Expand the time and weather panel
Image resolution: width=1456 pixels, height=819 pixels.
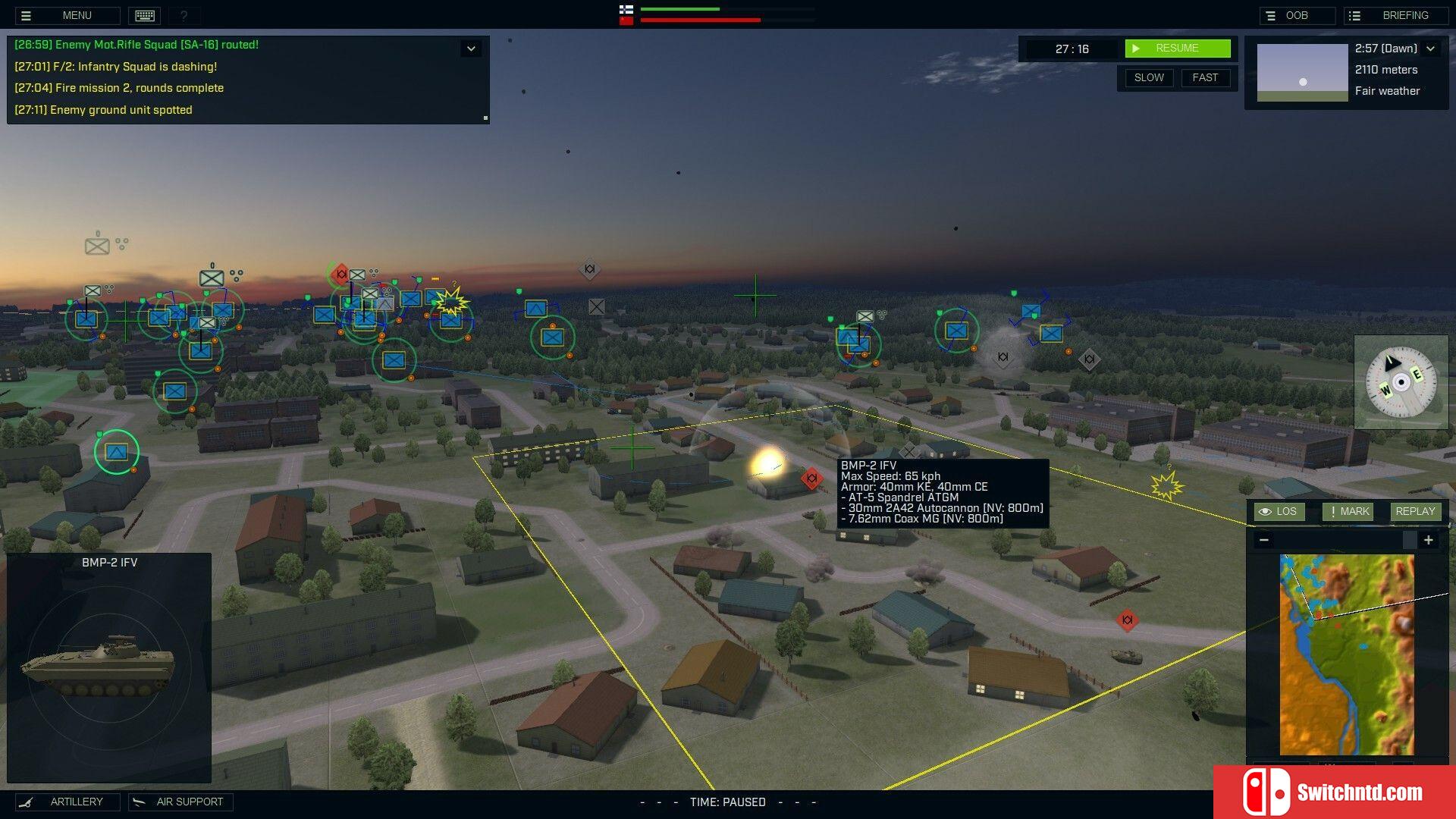click(1430, 49)
